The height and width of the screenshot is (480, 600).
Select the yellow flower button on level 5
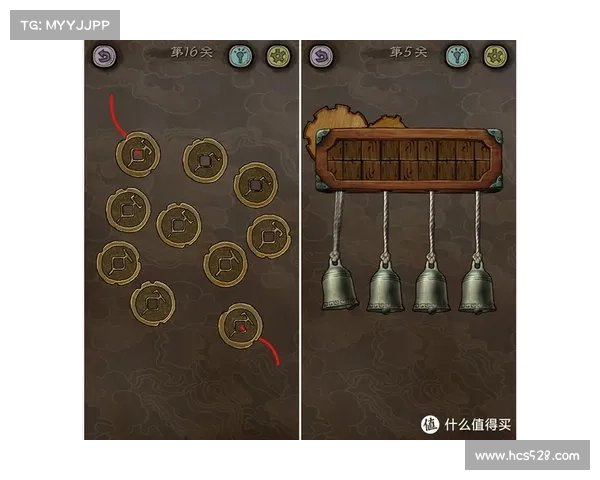(x=494, y=56)
